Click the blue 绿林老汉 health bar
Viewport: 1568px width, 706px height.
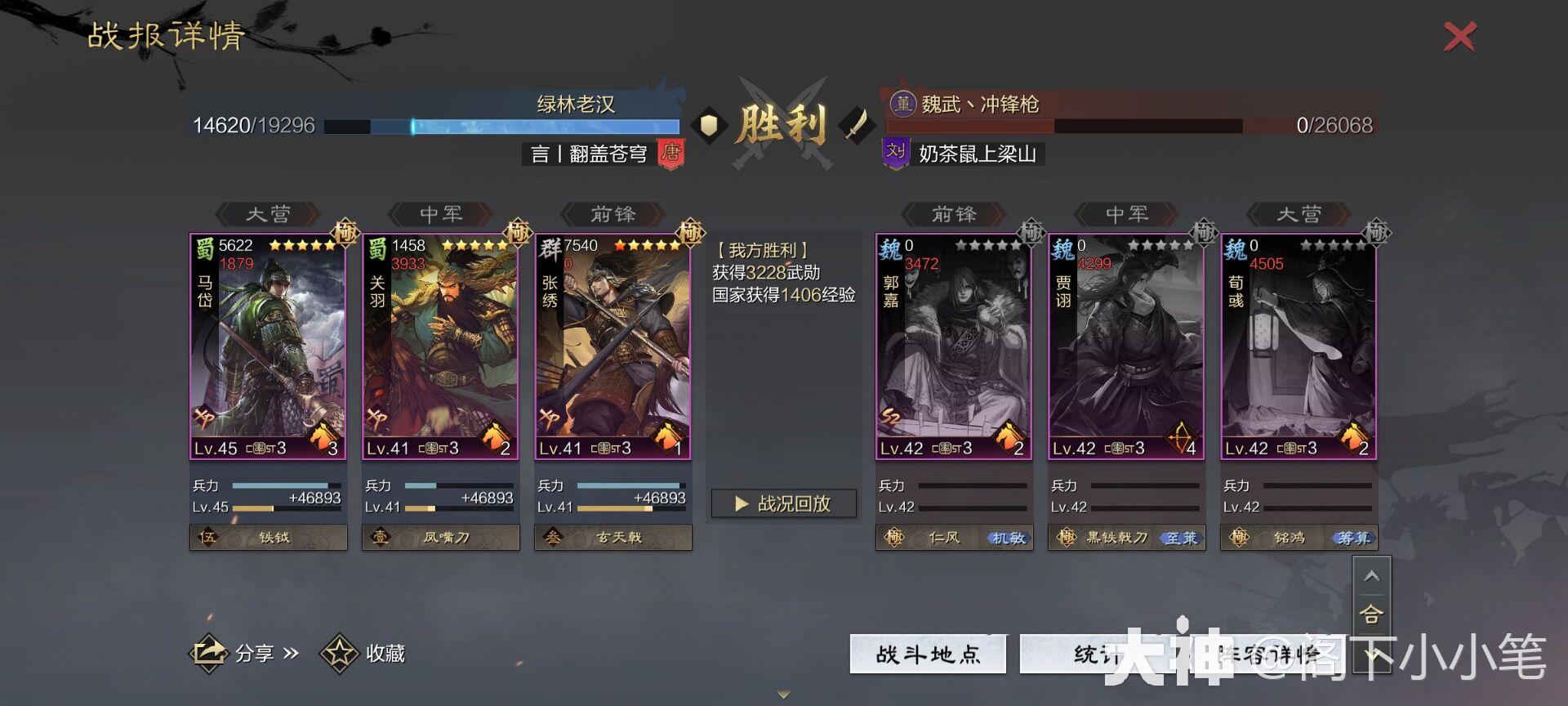pyautogui.click(x=502, y=127)
